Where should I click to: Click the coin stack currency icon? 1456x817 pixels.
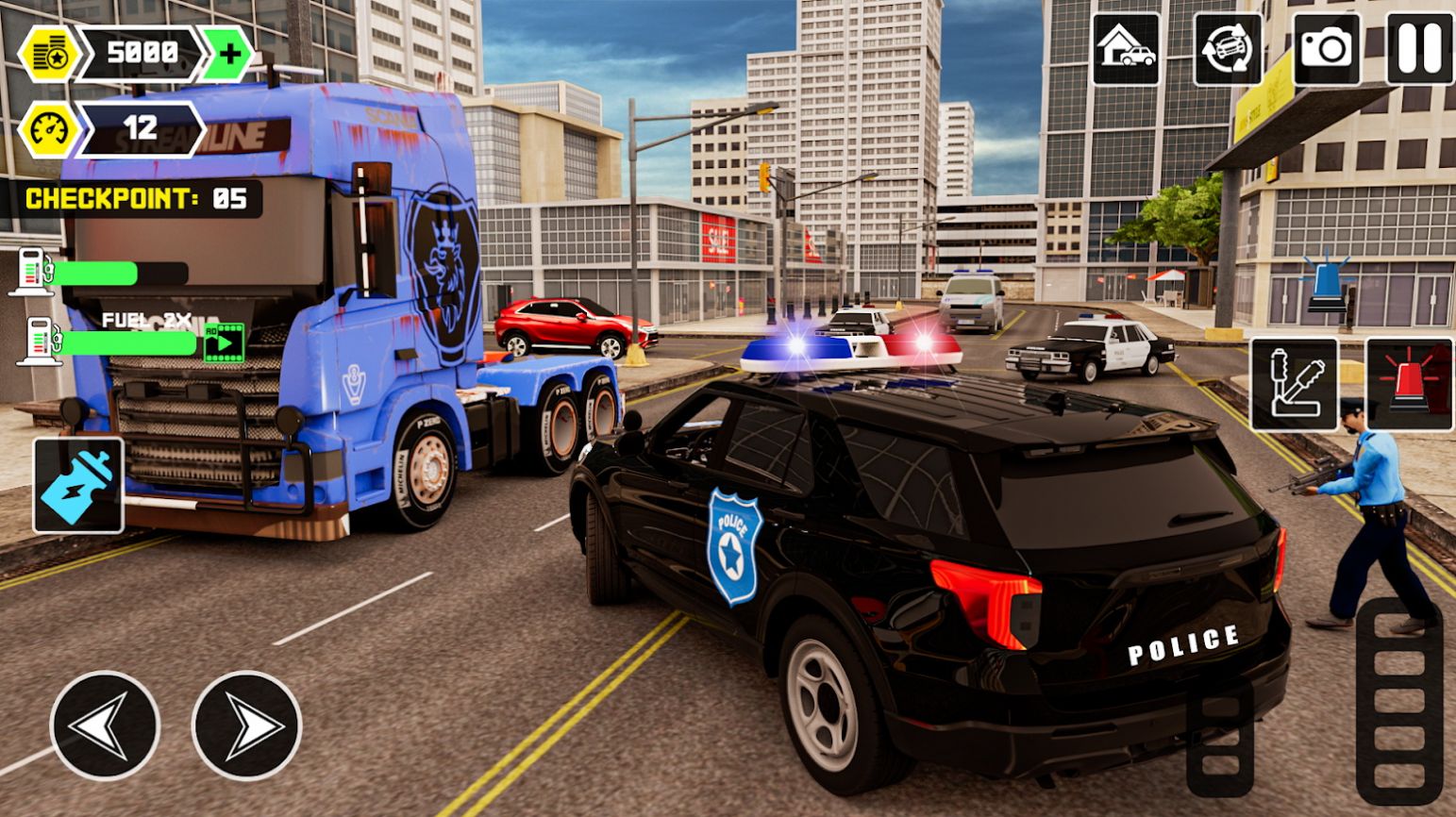click(49, 52)
